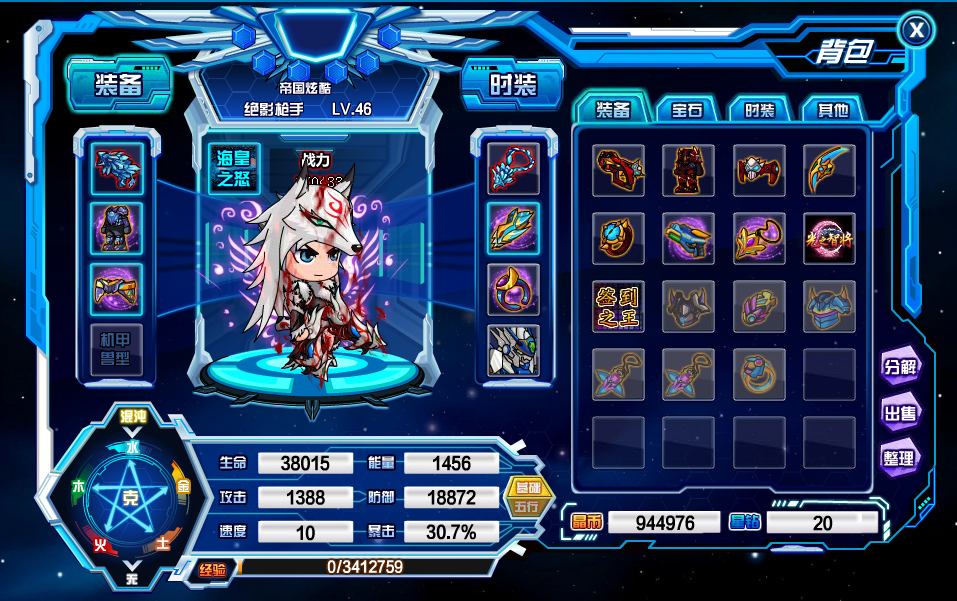Pick the blue plasma gun in the backpack

688,238
